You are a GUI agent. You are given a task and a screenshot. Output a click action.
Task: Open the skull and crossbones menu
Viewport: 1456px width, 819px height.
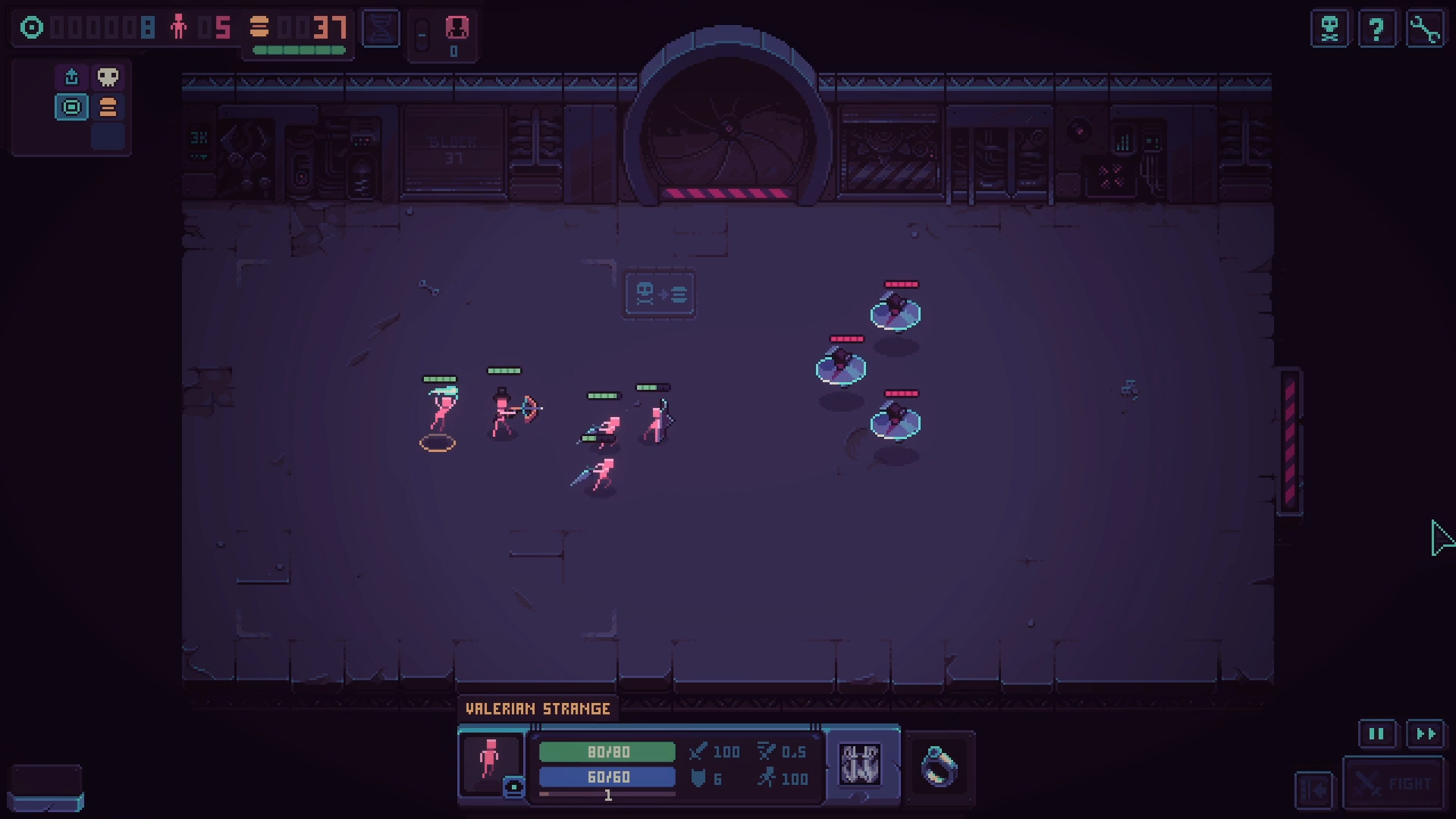1329,30
